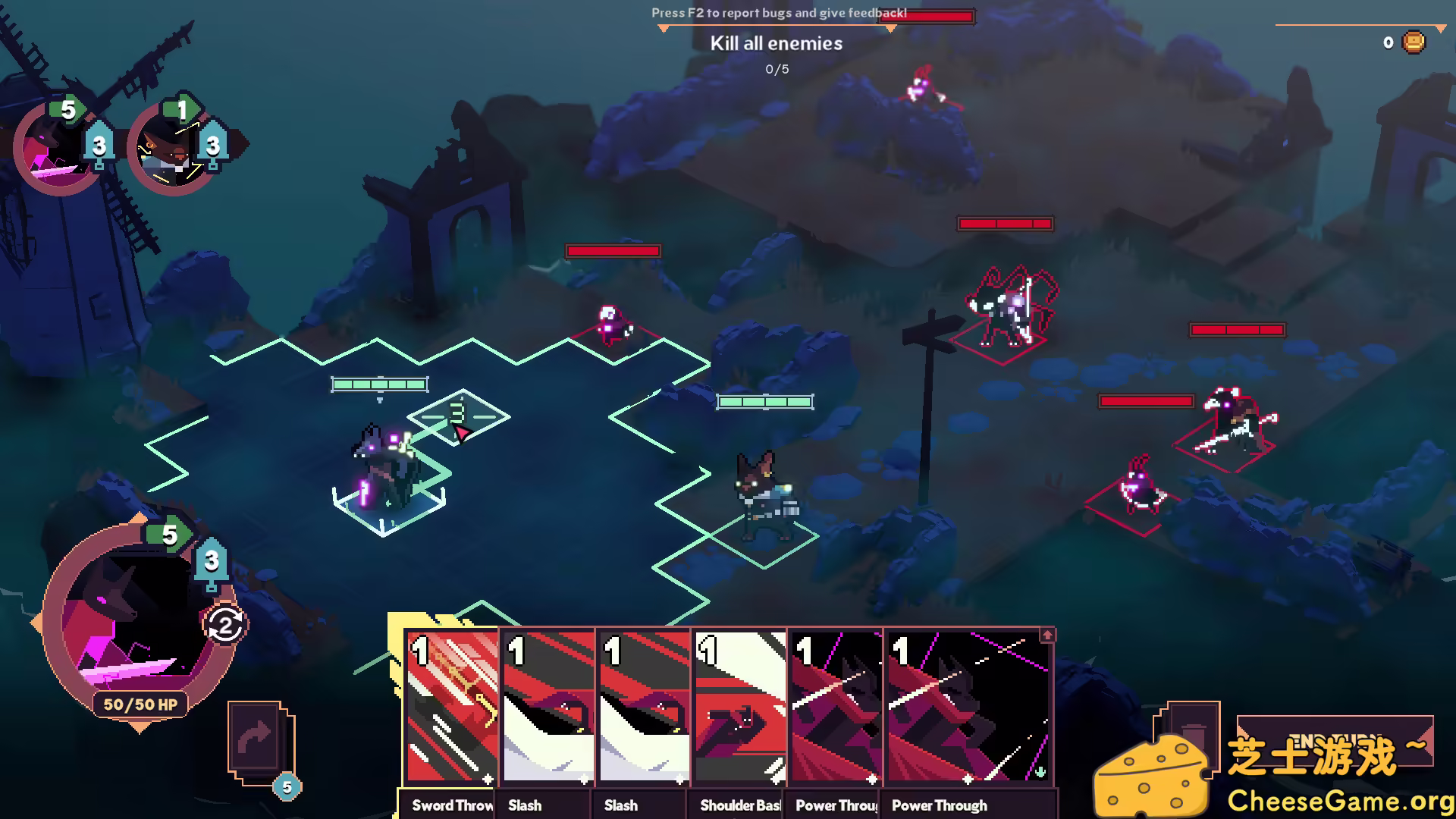Select the first Slash card

(546, 705)
